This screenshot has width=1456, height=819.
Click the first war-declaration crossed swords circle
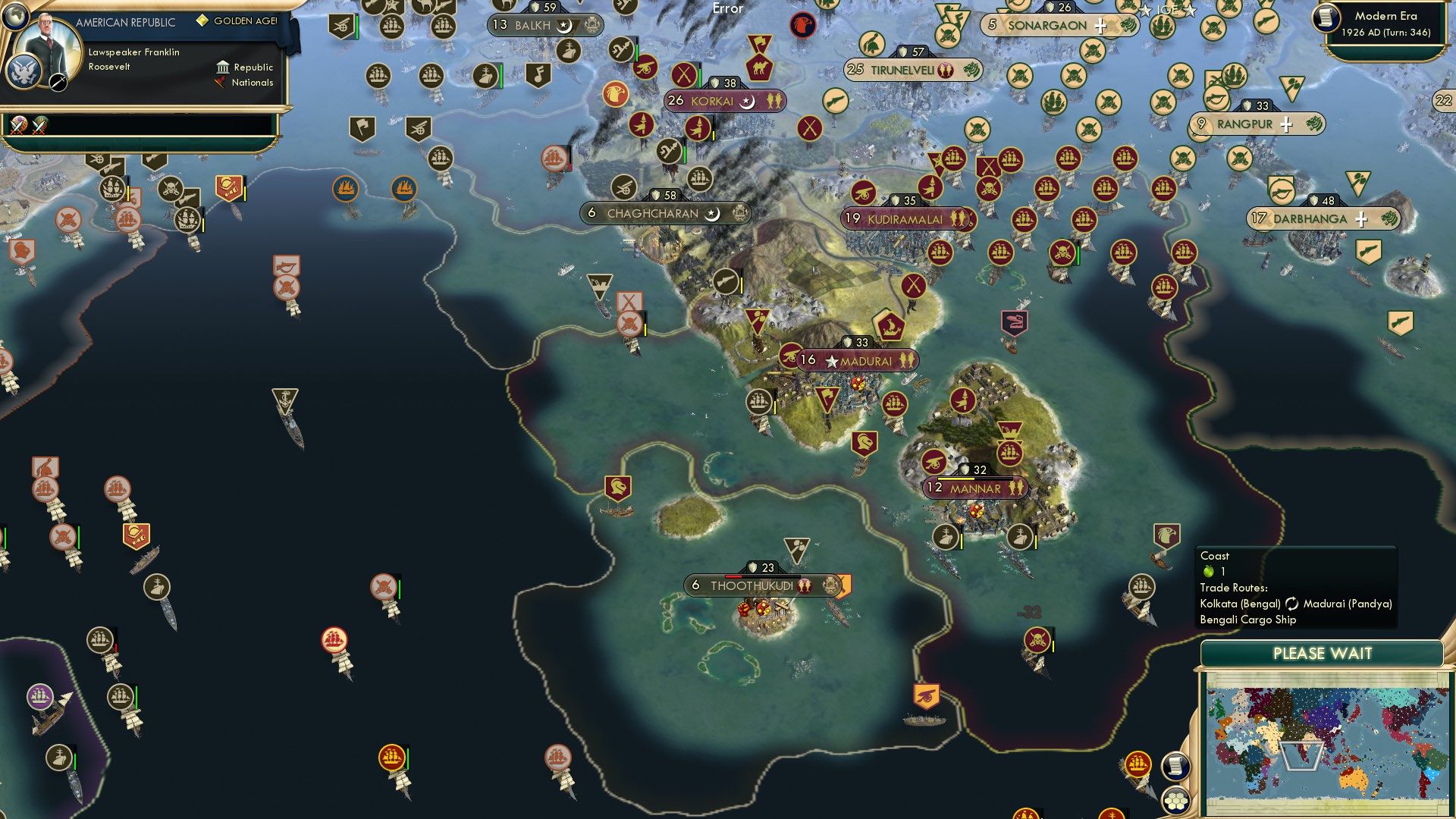[17, 125]
